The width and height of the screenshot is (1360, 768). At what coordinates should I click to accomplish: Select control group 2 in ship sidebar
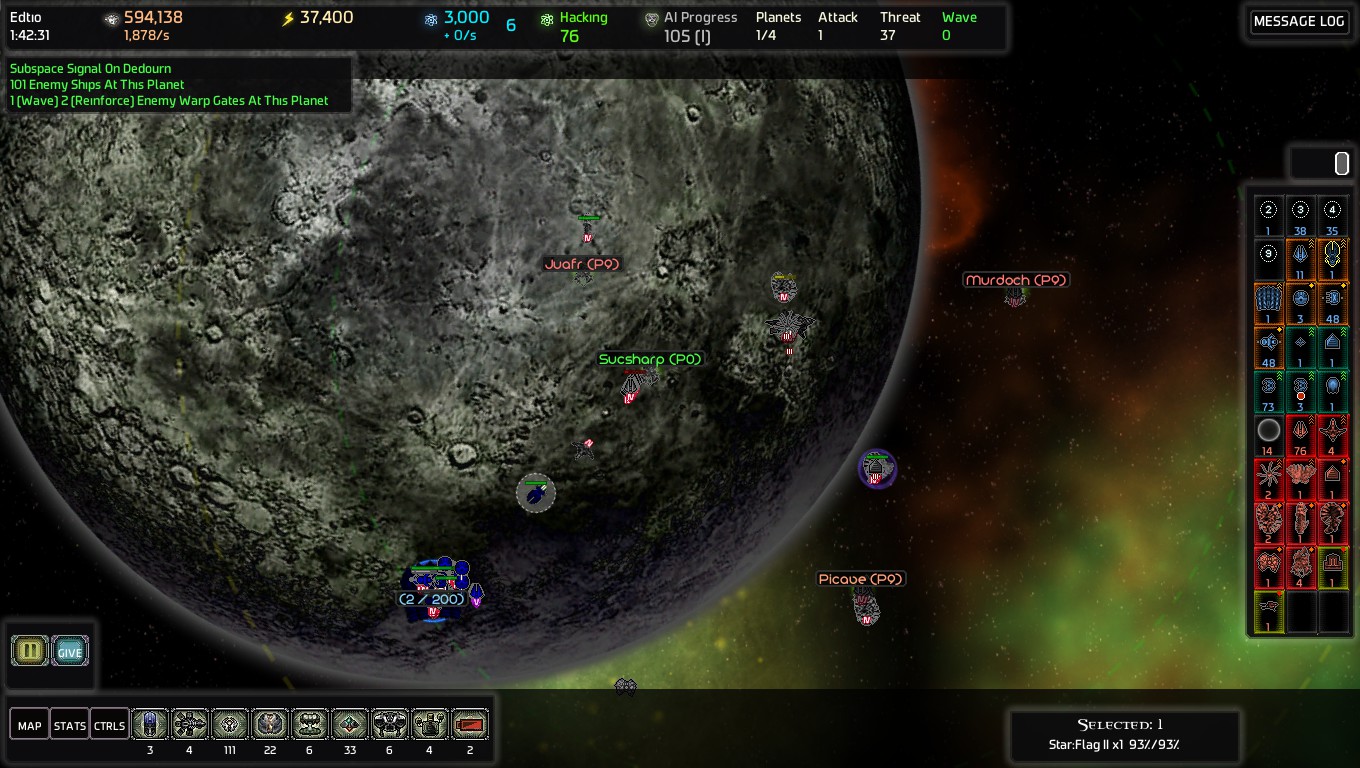[x=1269, y=215]
